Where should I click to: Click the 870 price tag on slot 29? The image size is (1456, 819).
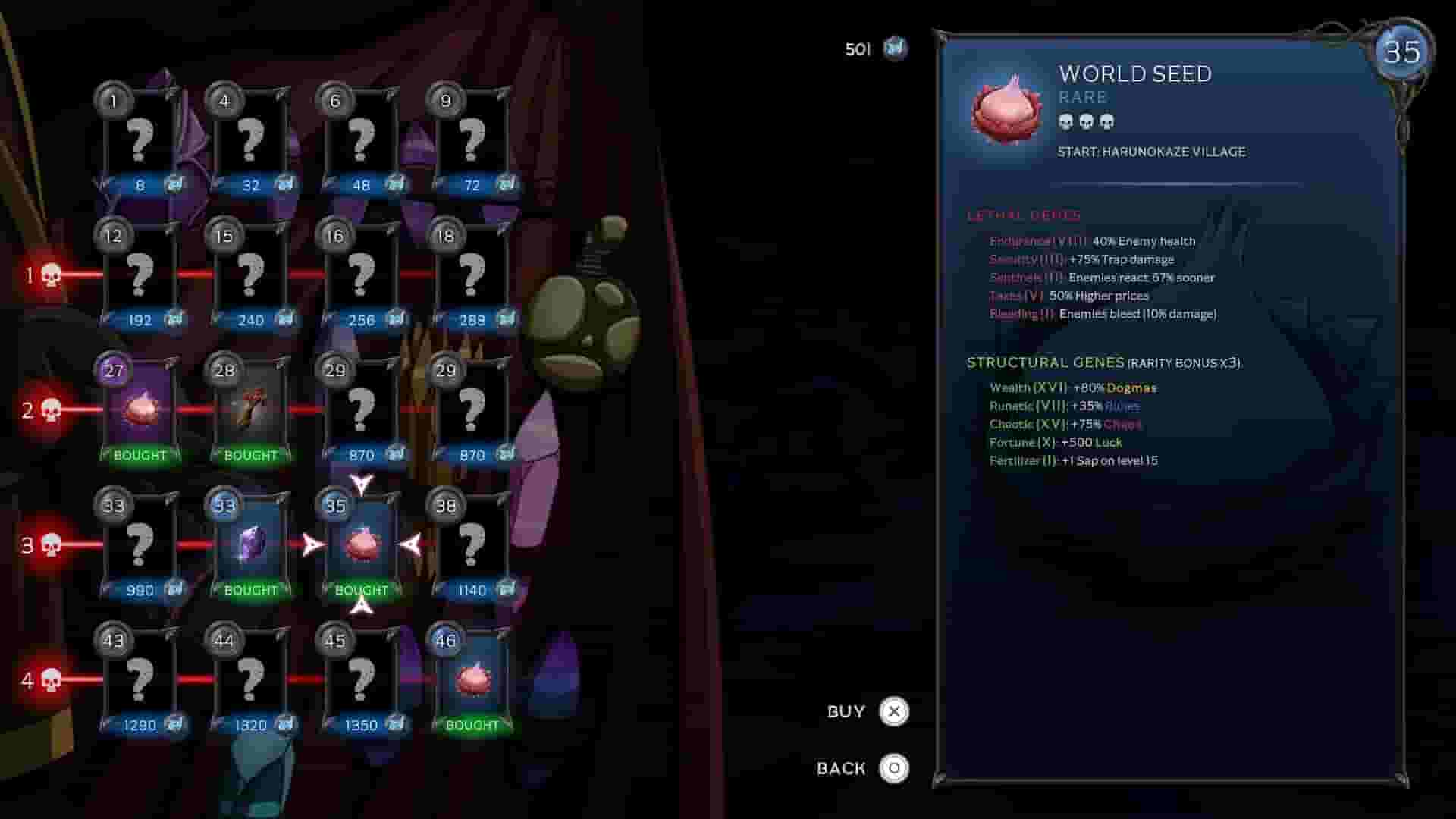click(362, 455)
